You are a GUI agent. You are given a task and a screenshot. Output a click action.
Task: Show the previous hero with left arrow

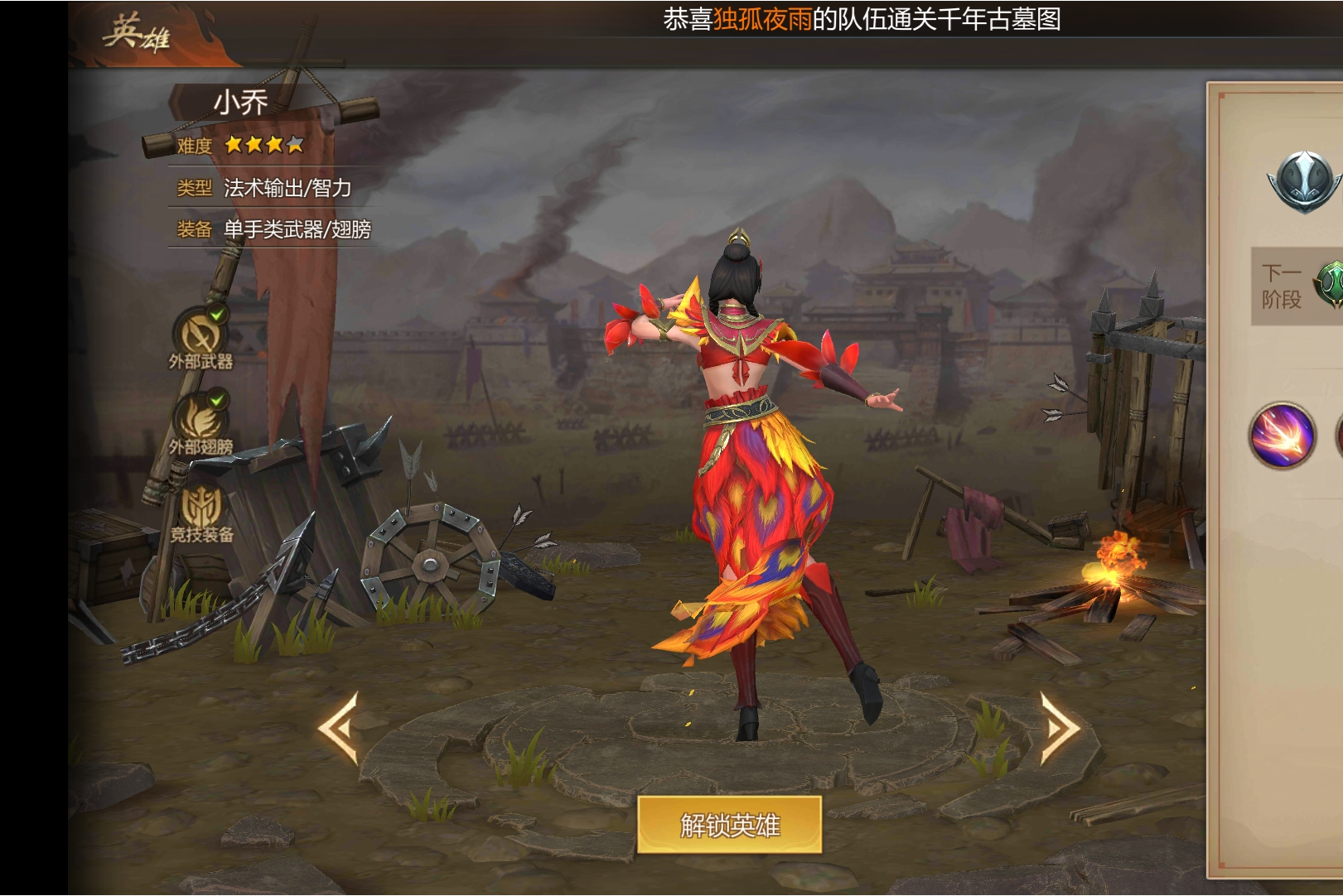pyautogui.click(x=339, y=727)
